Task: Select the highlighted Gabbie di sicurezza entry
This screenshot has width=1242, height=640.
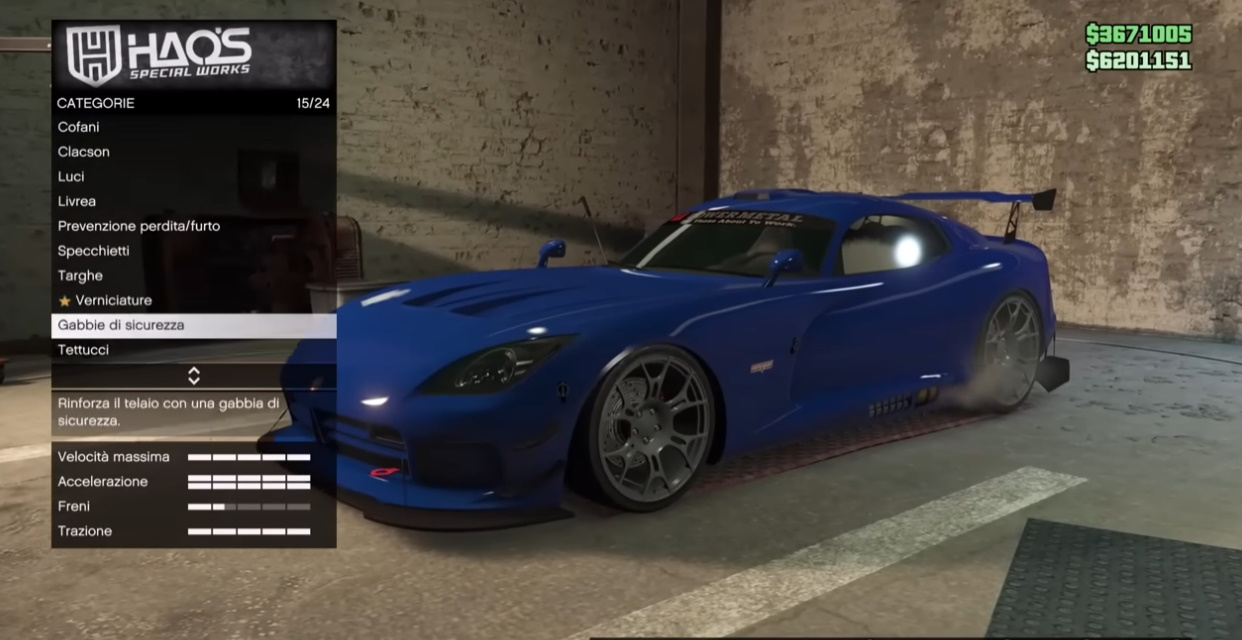Action: click(x=193, y=325)
